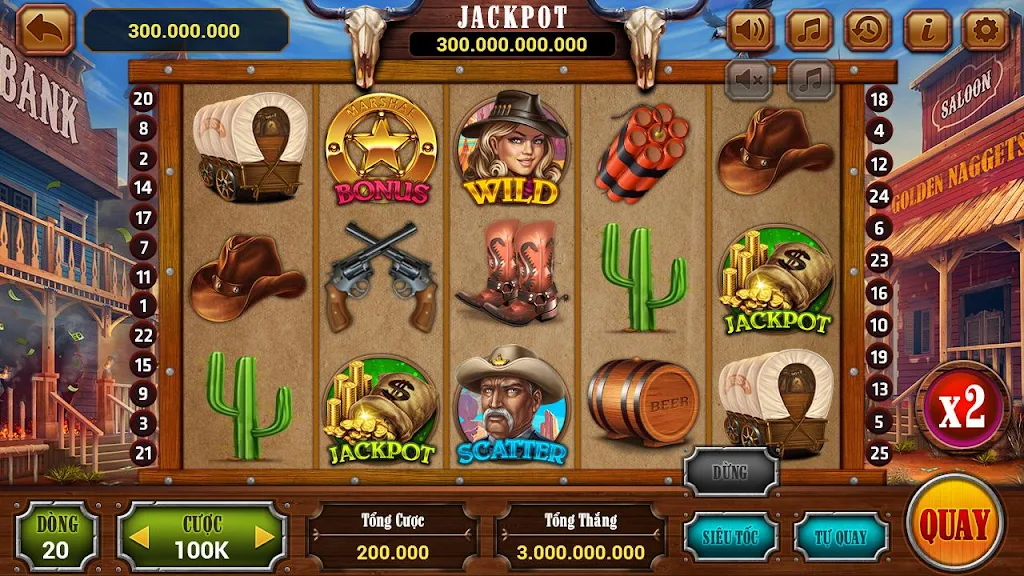The height and width of the screenshot is (576, 1024).
Task: Select the grey music note option
Action: pos(811,78)
